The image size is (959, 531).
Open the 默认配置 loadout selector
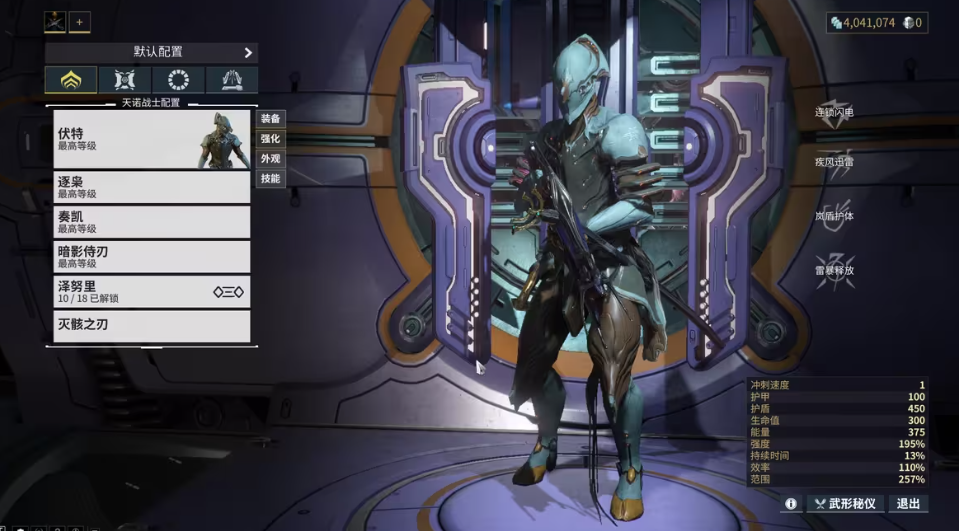tap(151, 52)
